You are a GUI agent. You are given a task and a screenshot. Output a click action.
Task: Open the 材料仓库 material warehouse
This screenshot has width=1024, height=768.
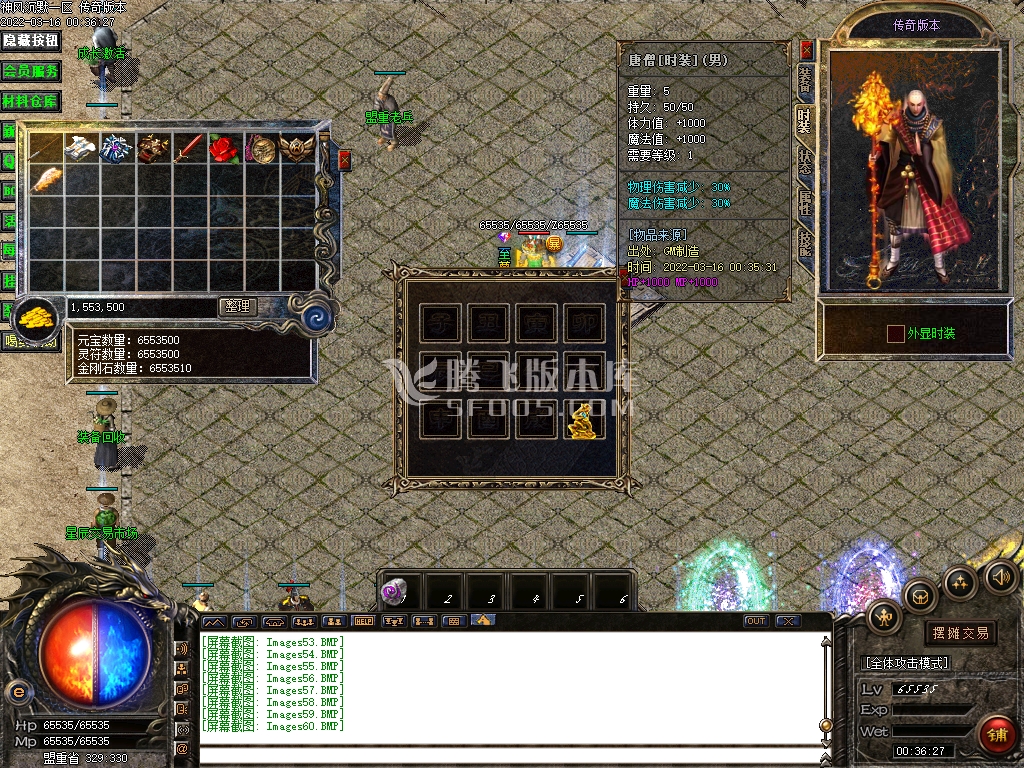[x=30, y=101]
